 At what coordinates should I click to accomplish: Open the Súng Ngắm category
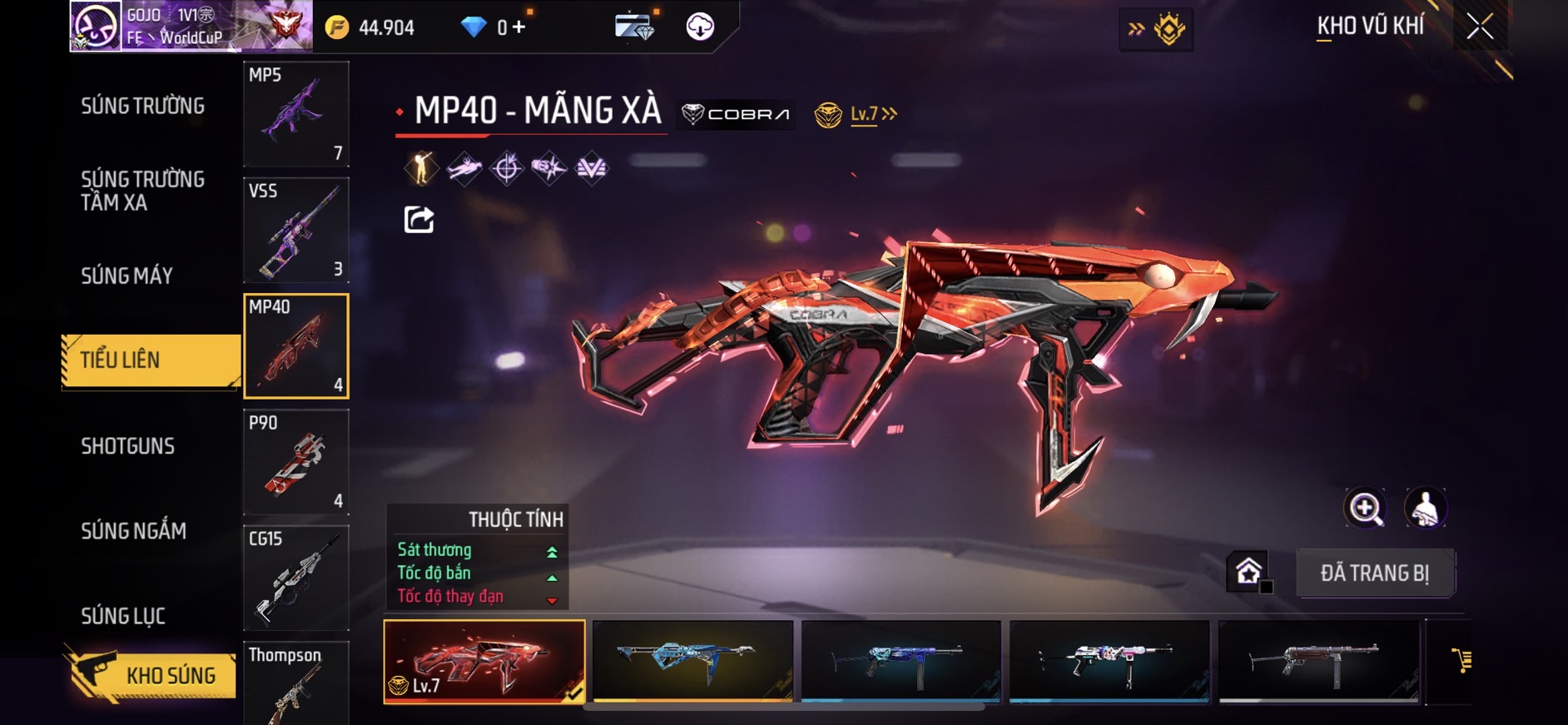point(133,531)
